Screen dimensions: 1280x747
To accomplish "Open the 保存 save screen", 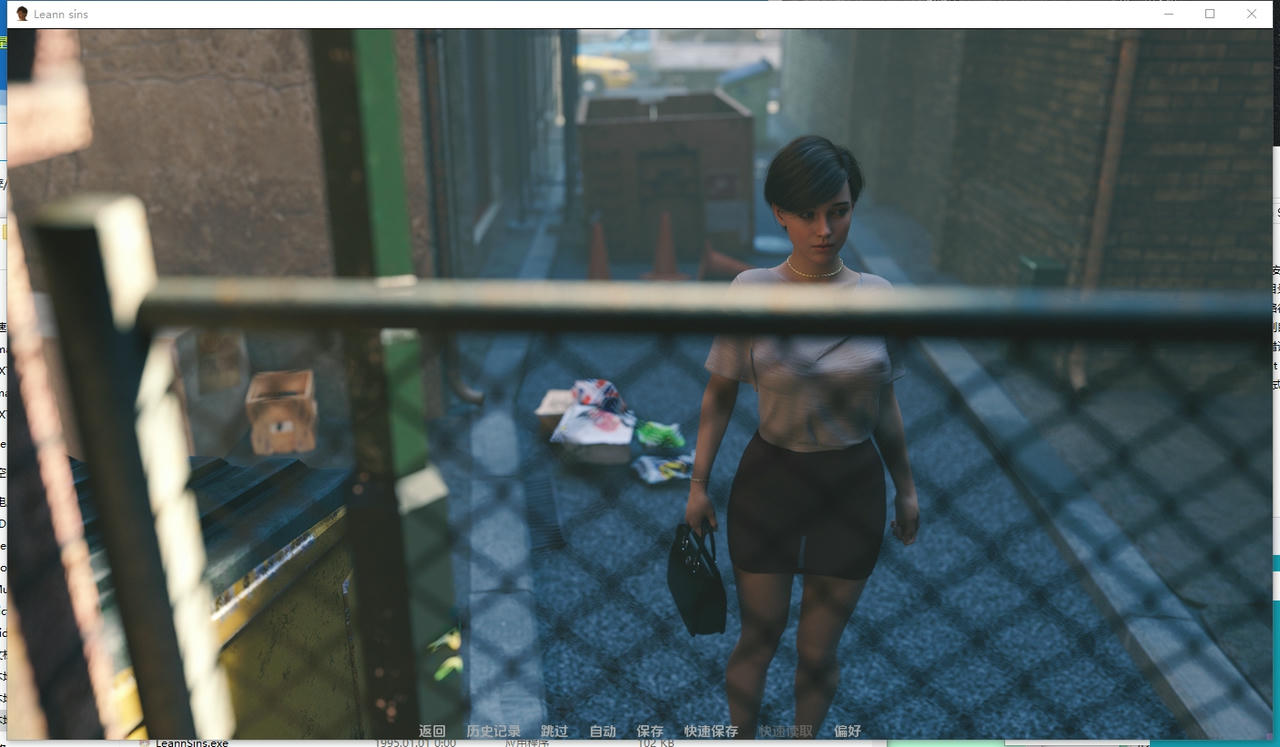I will (649, 731).
